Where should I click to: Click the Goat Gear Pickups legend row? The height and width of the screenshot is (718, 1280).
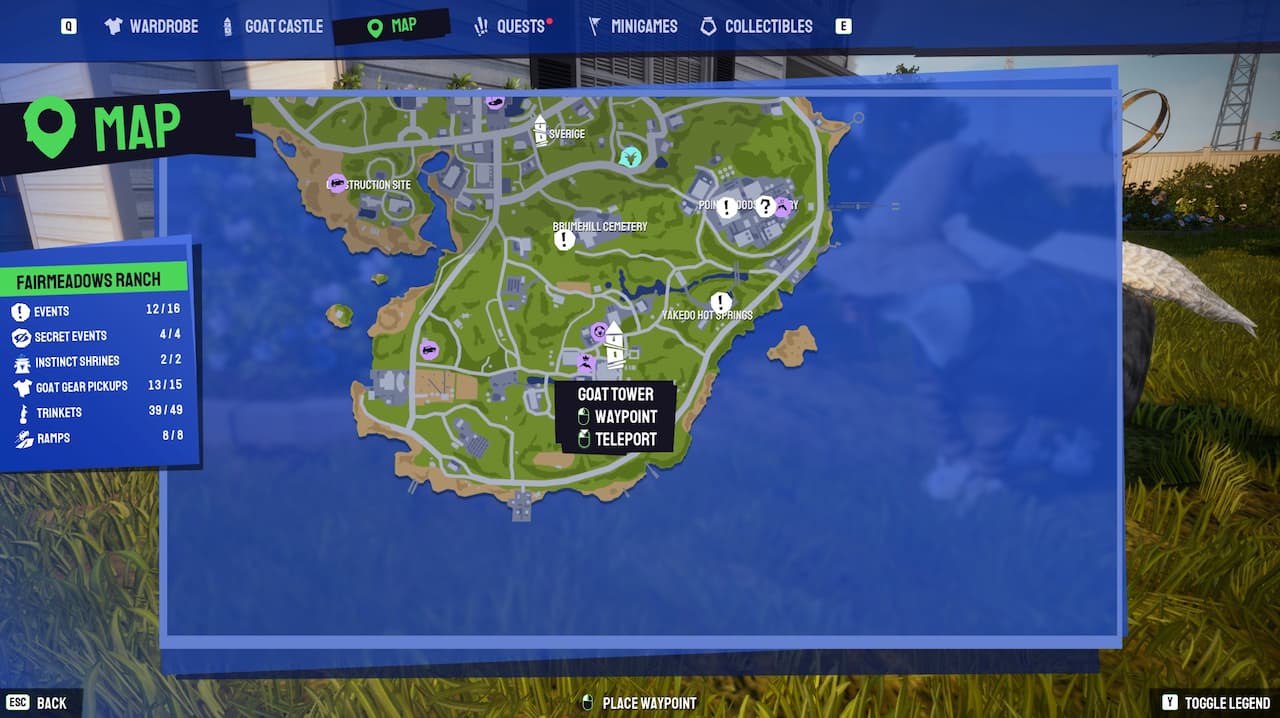(x=97, y=386)
